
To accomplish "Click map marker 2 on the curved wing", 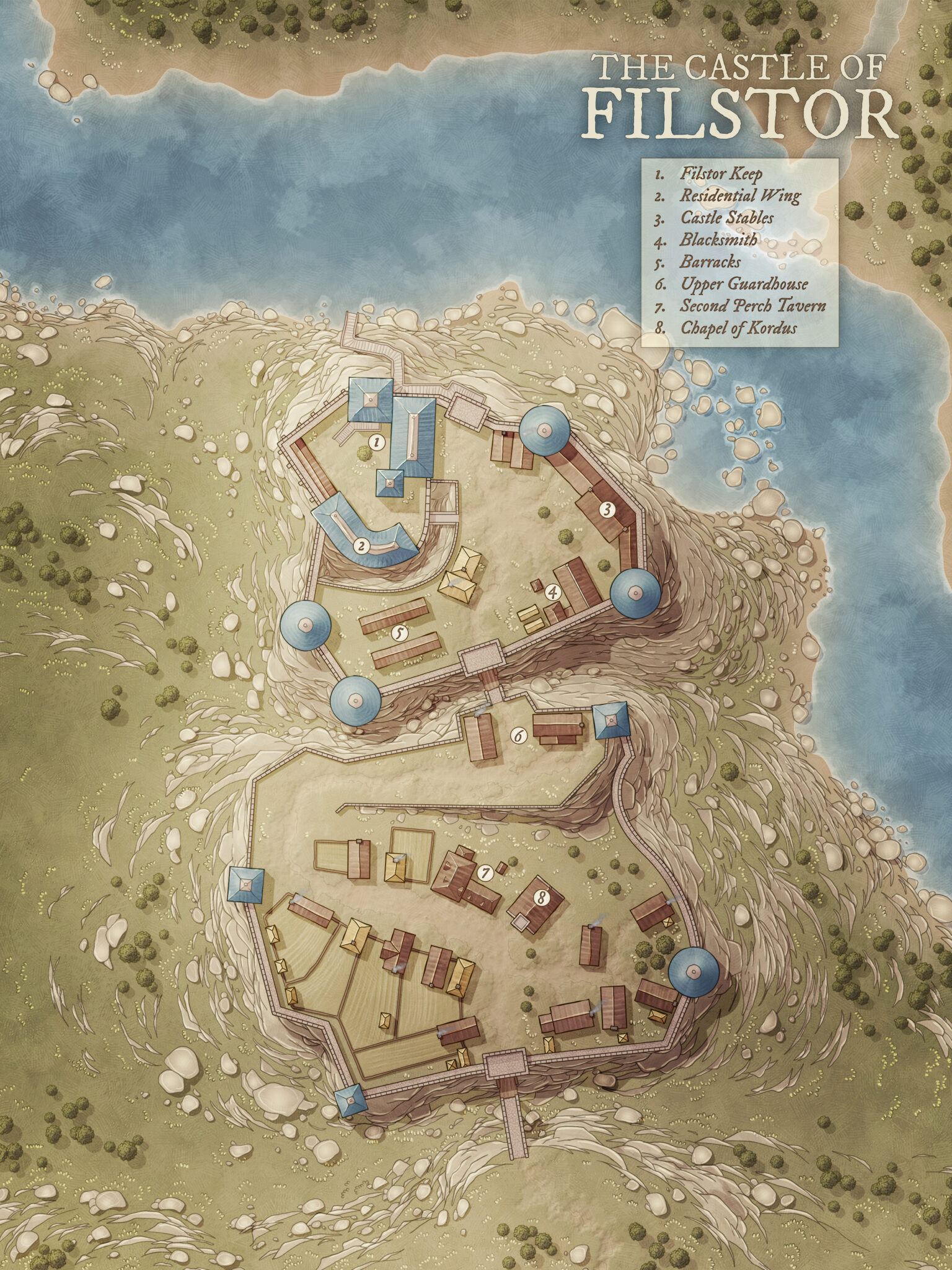I will point(359,546).
